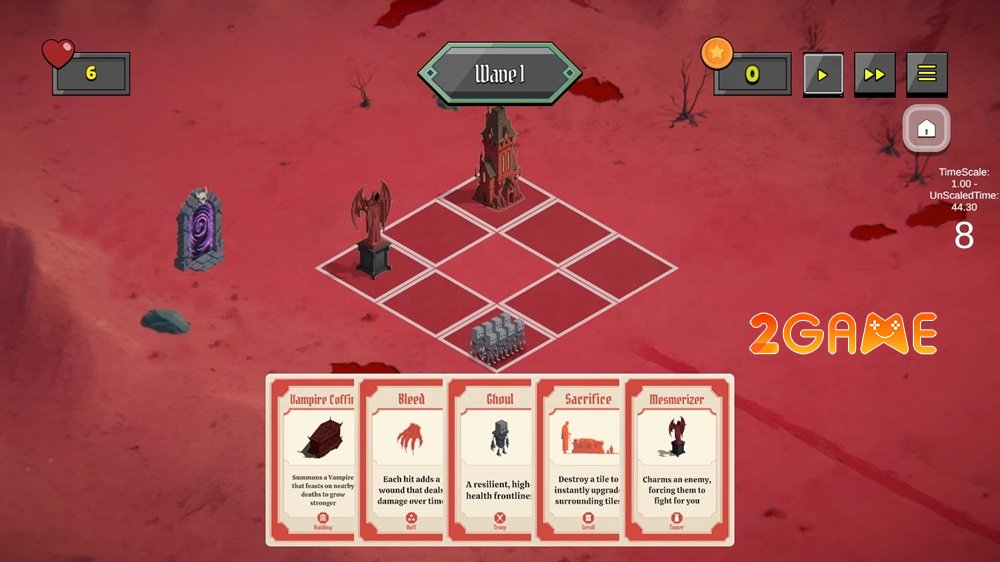The image size is (1000, 562).
Task: Start the wave with the play button
Action: click(x=823, y=74)
